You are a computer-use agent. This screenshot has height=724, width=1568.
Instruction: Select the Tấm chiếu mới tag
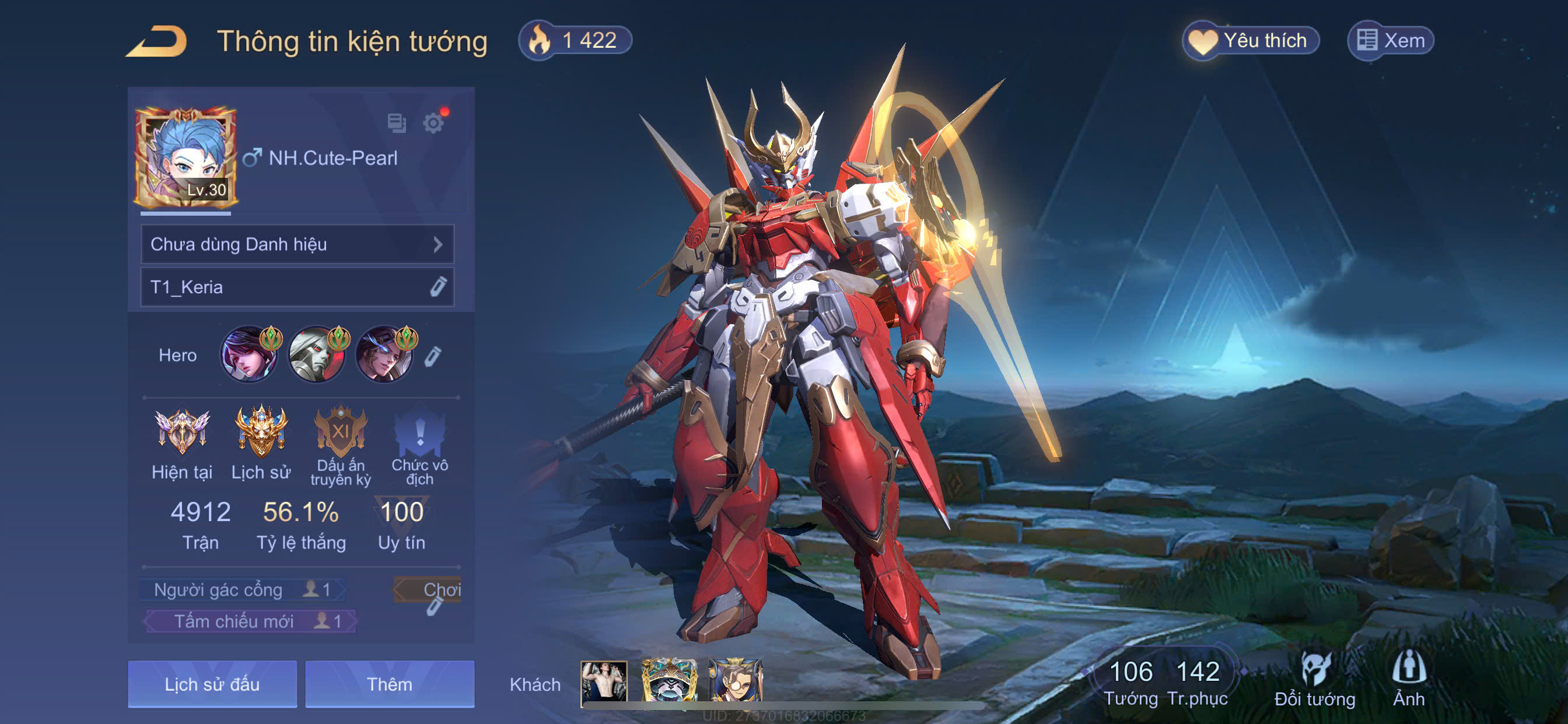point(250,621)
